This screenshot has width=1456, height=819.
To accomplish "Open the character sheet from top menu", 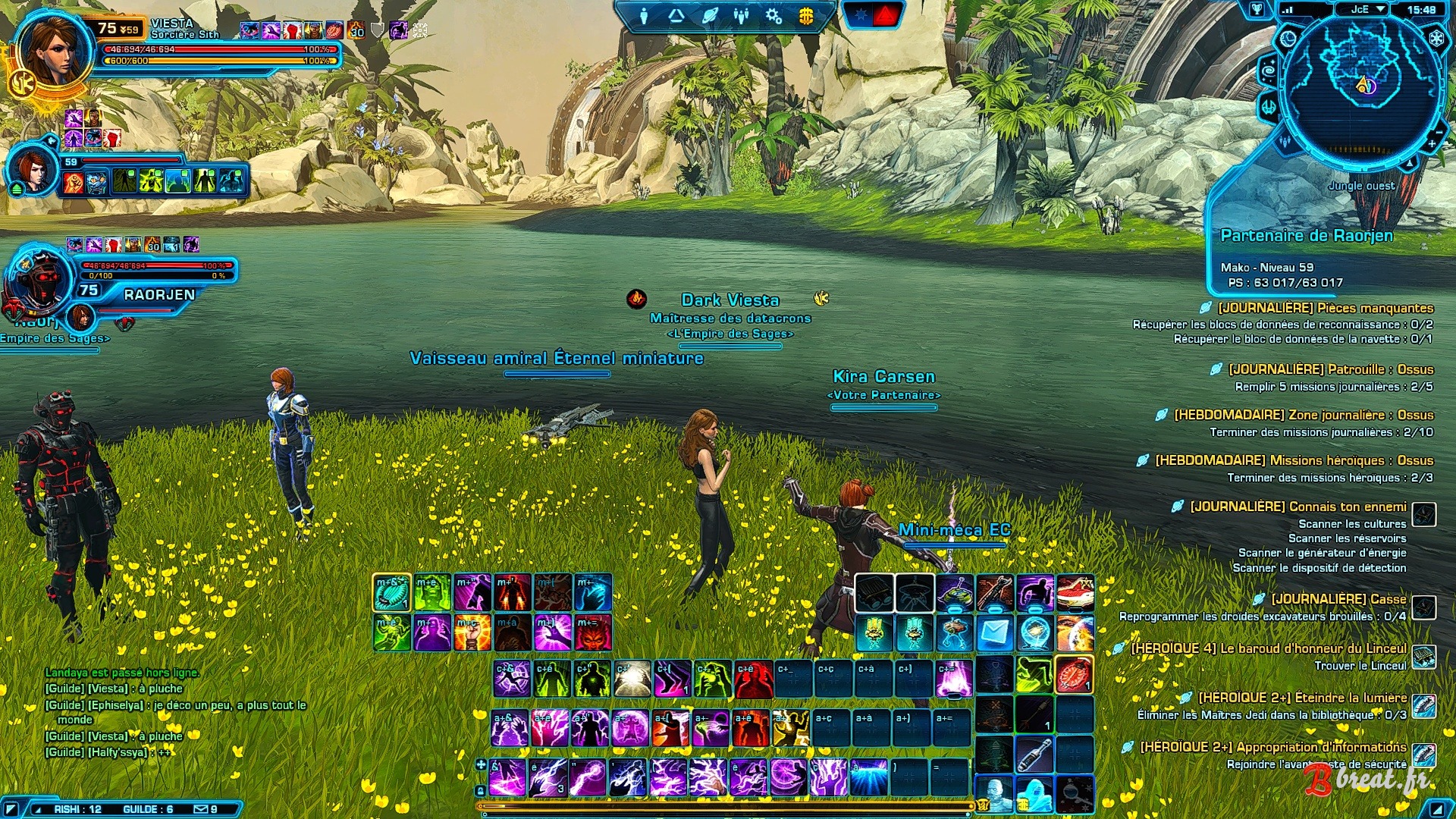I will point(644,16).
